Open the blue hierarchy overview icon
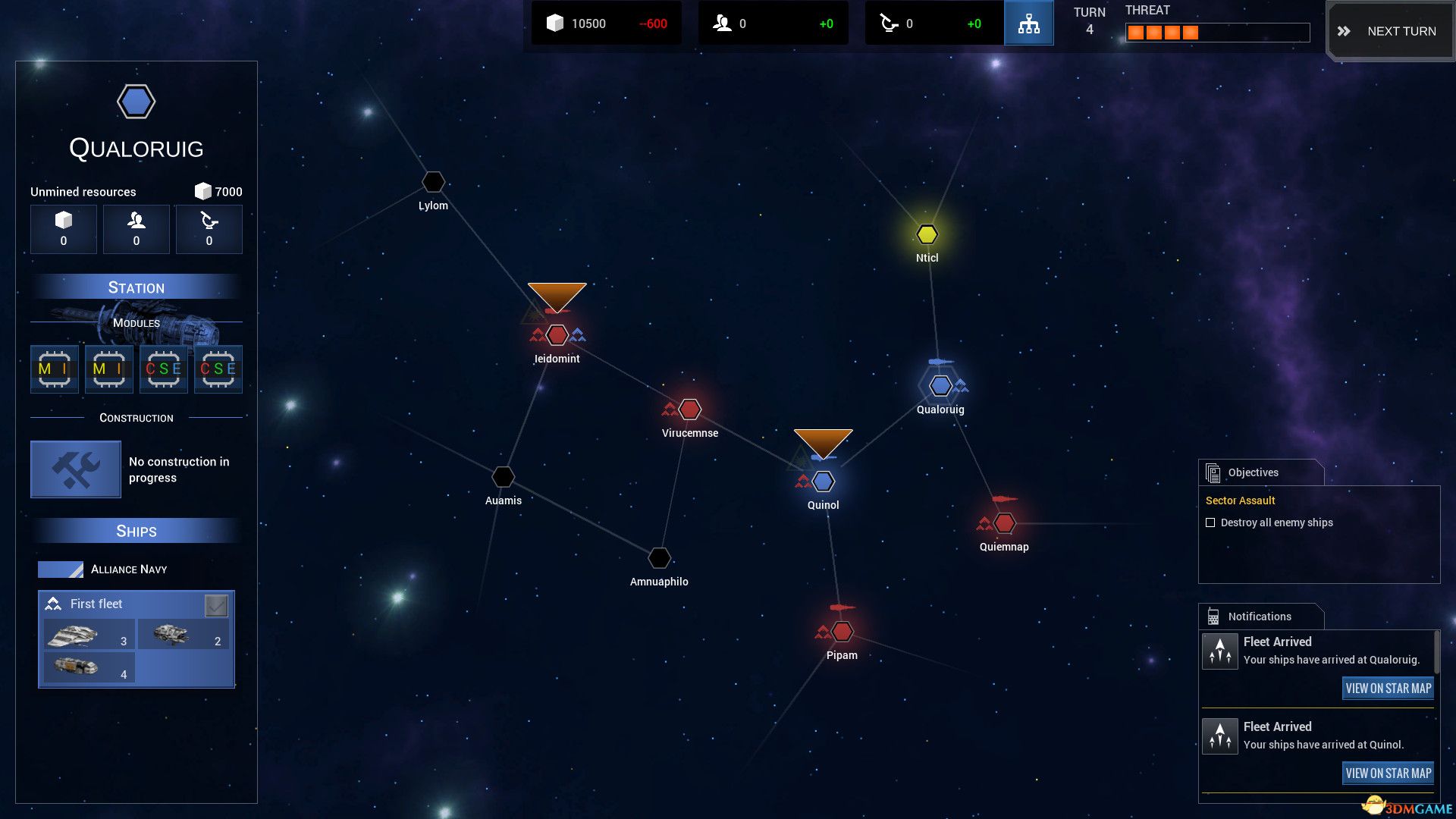Viewport: 1456px width, 819px height. click(x=1028, y=23)
